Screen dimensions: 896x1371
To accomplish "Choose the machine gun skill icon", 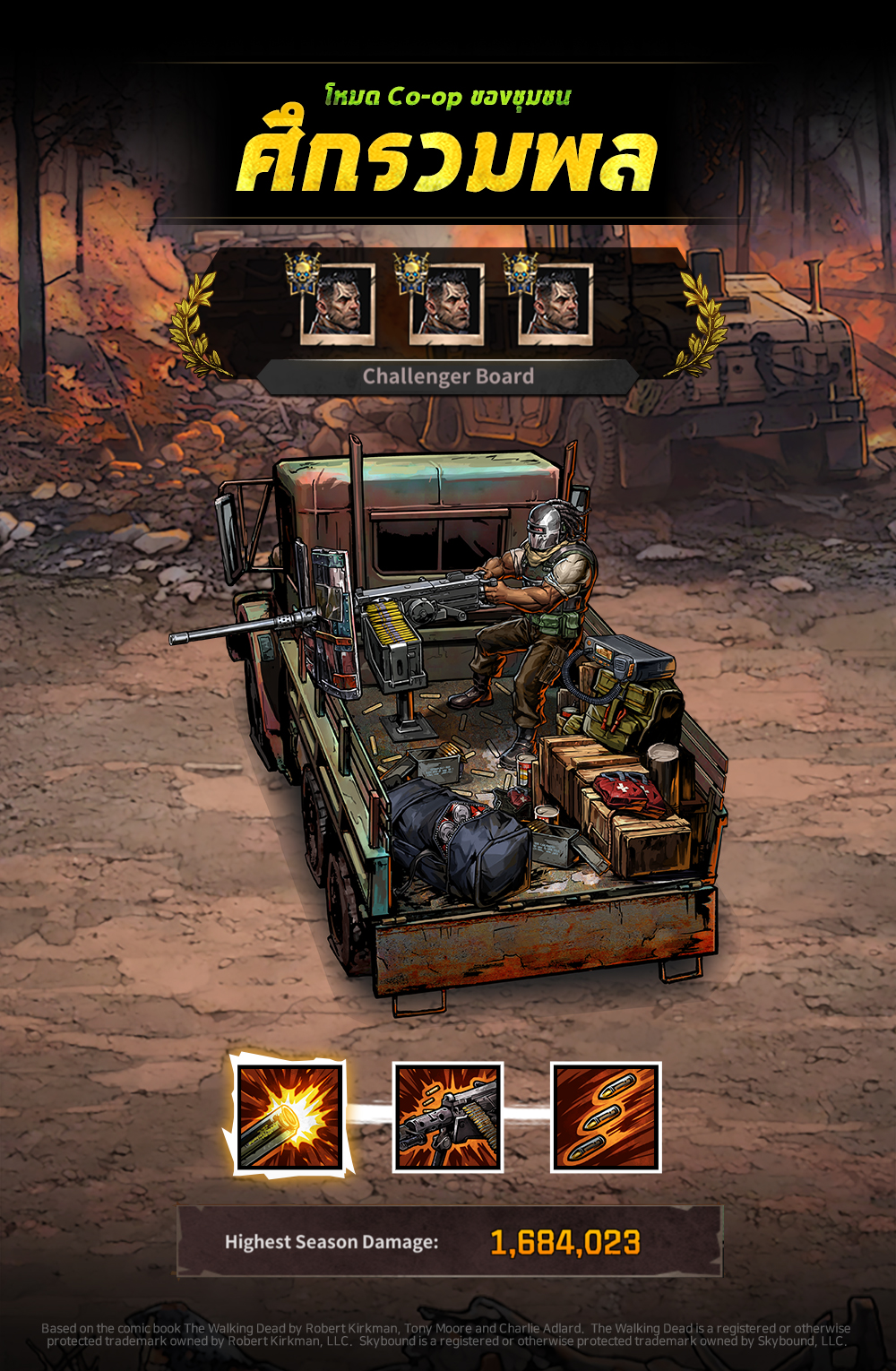I will 448,1117.
